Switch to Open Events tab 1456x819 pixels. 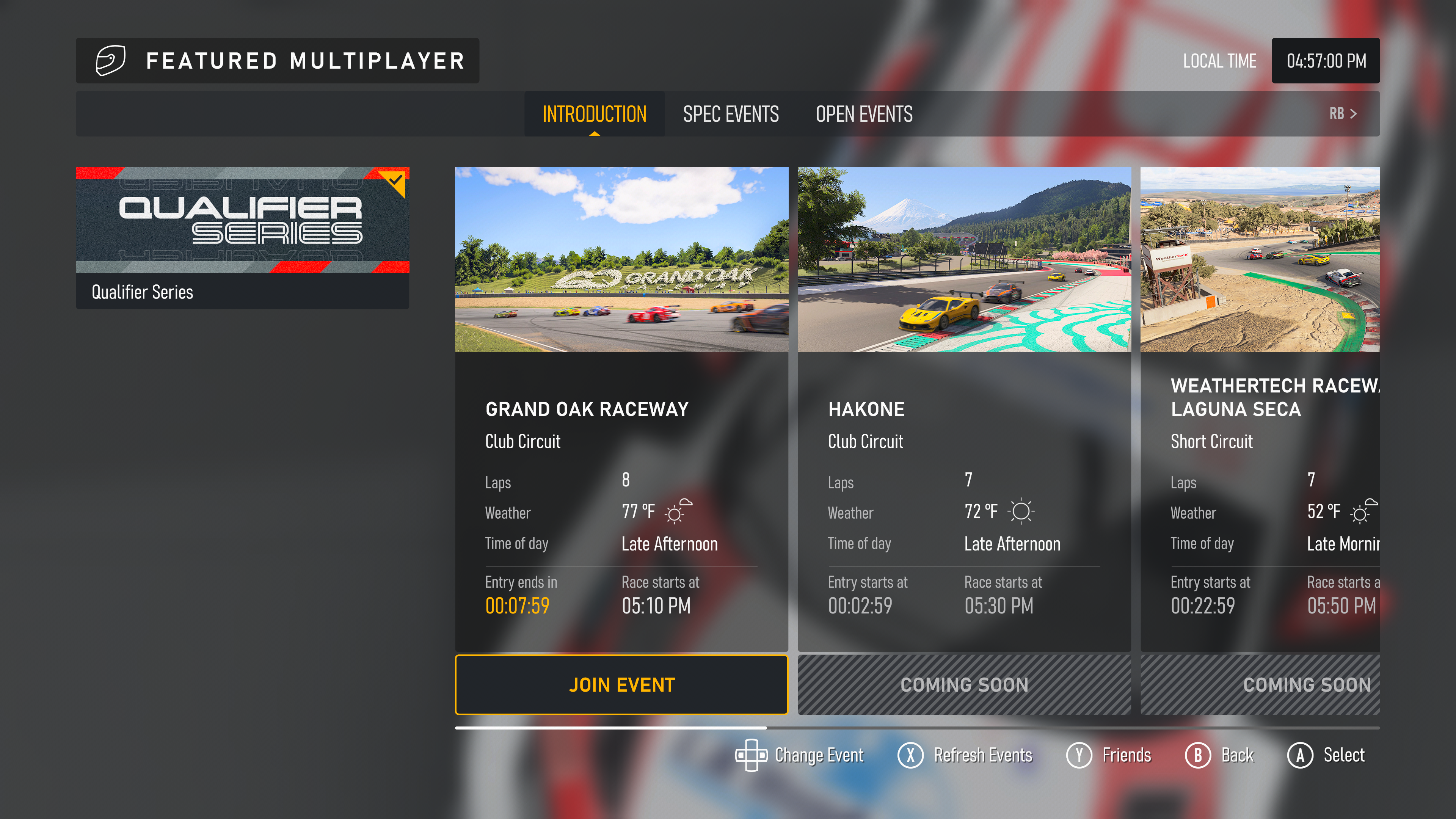864,114
